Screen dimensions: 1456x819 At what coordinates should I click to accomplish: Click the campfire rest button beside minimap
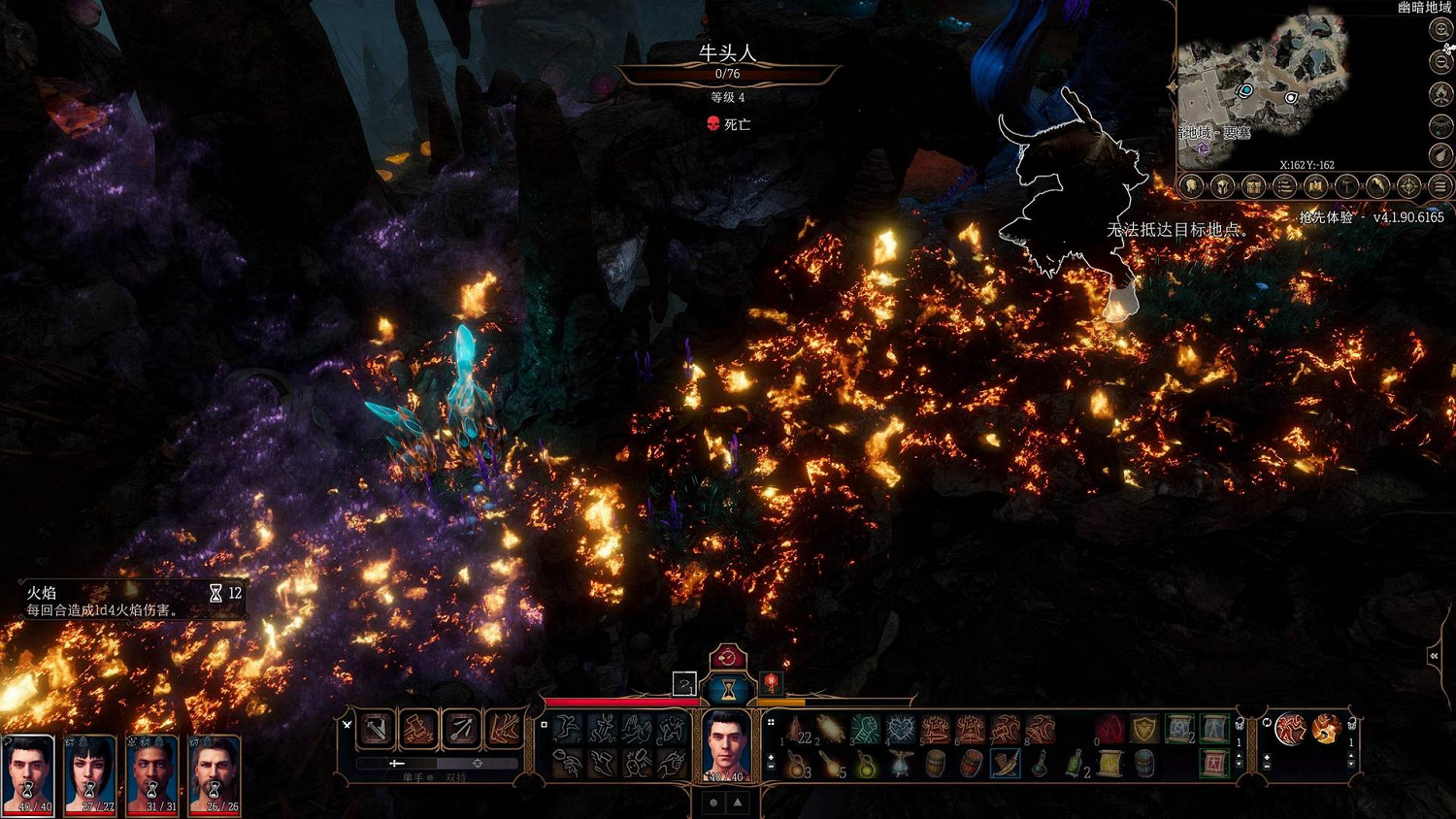pyautogui.click(x=1441, y=94)
